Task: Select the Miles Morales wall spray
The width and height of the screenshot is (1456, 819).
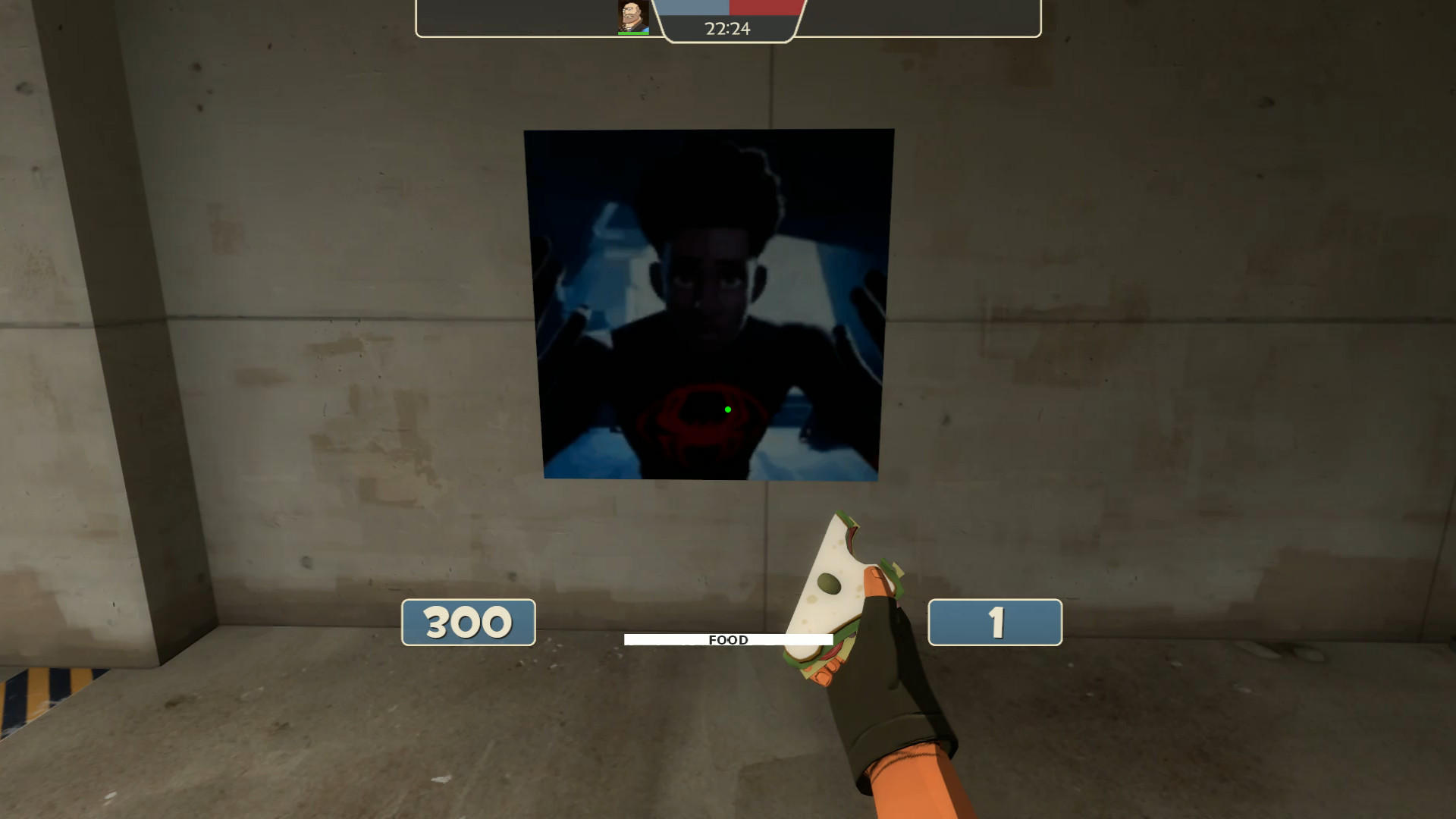Action: [709, 303]
